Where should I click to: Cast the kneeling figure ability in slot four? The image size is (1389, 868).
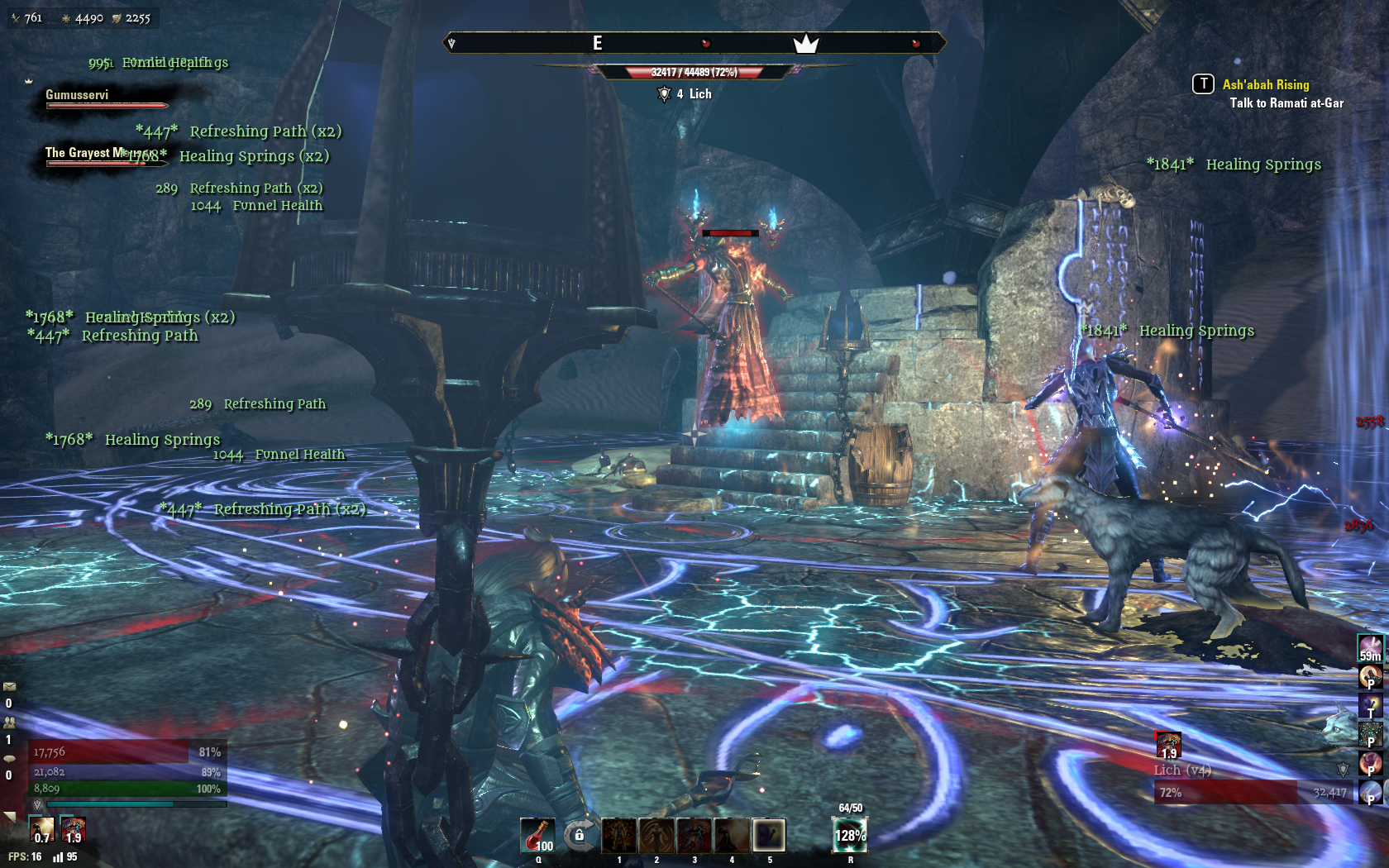tap(732, 835)
